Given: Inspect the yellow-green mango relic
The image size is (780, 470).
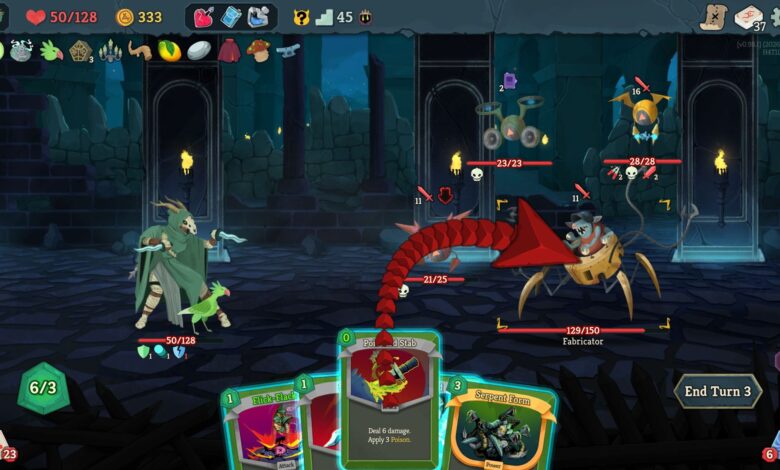Looking at the screenshot, I should pyautogui.click(x=169, y=51).
